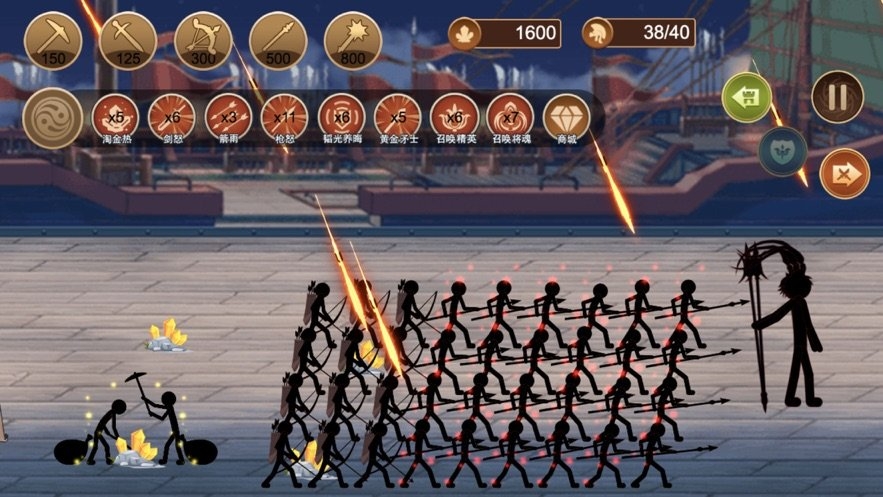Buy an archer unit for 300
Screen dimensions: 883x497
(203, 40)
